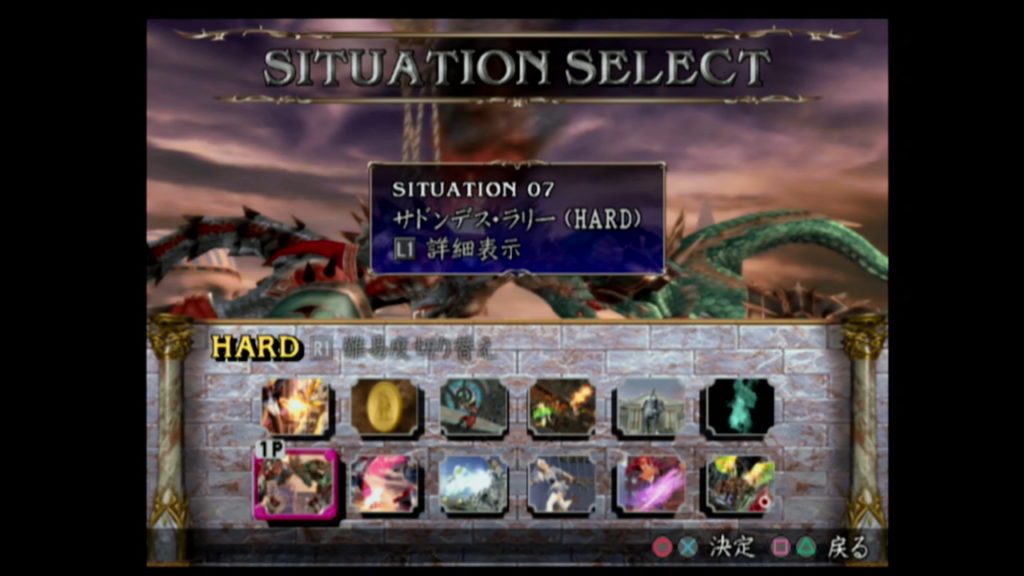This screenshot has height=576, width=1024.
Task: Choose the purple slash situation tile
Action: (650, 484)
